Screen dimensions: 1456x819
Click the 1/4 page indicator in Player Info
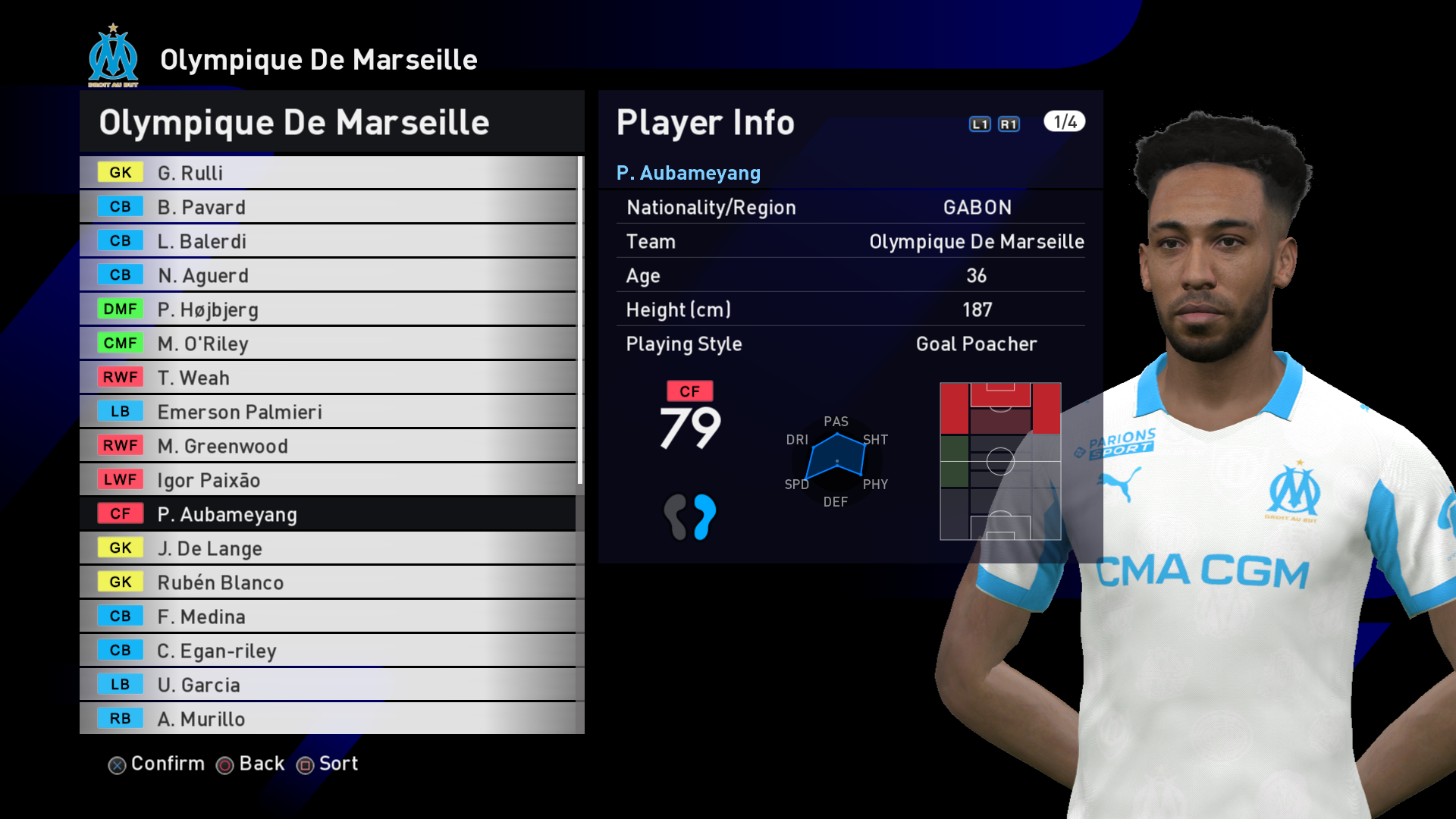tap(1064, 122)
